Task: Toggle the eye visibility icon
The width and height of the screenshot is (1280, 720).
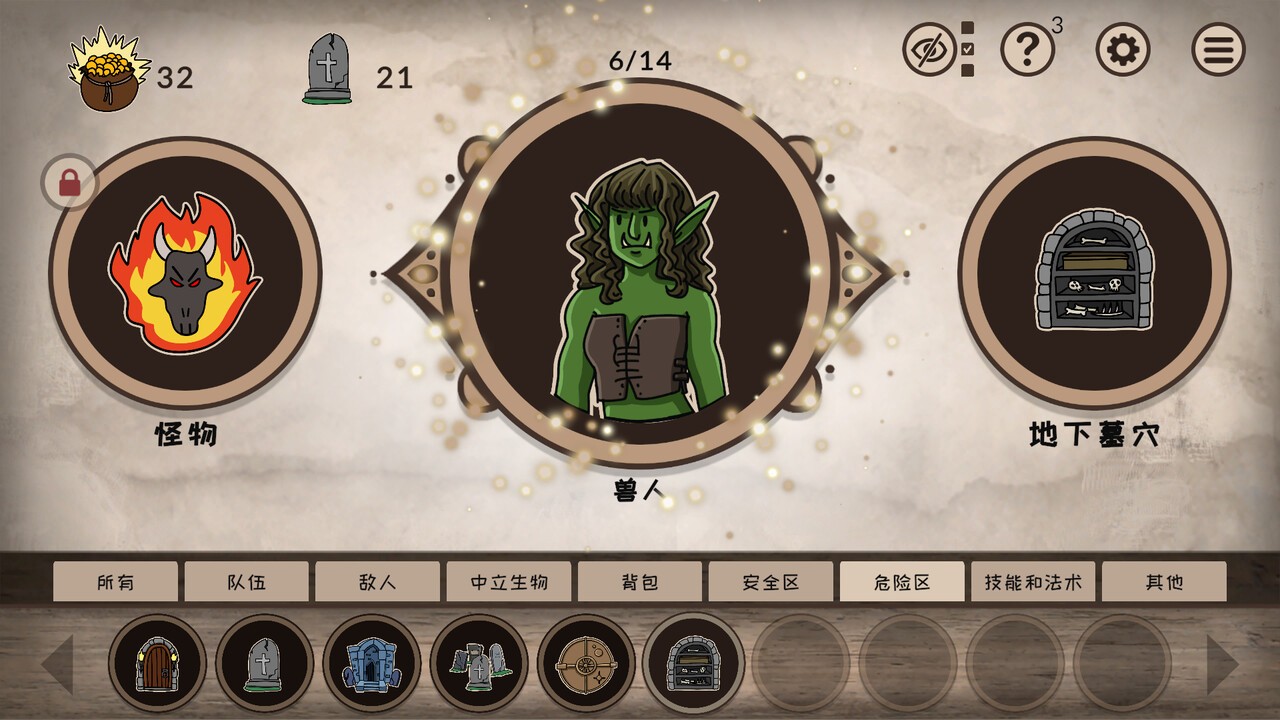Action: coord(933,49)
